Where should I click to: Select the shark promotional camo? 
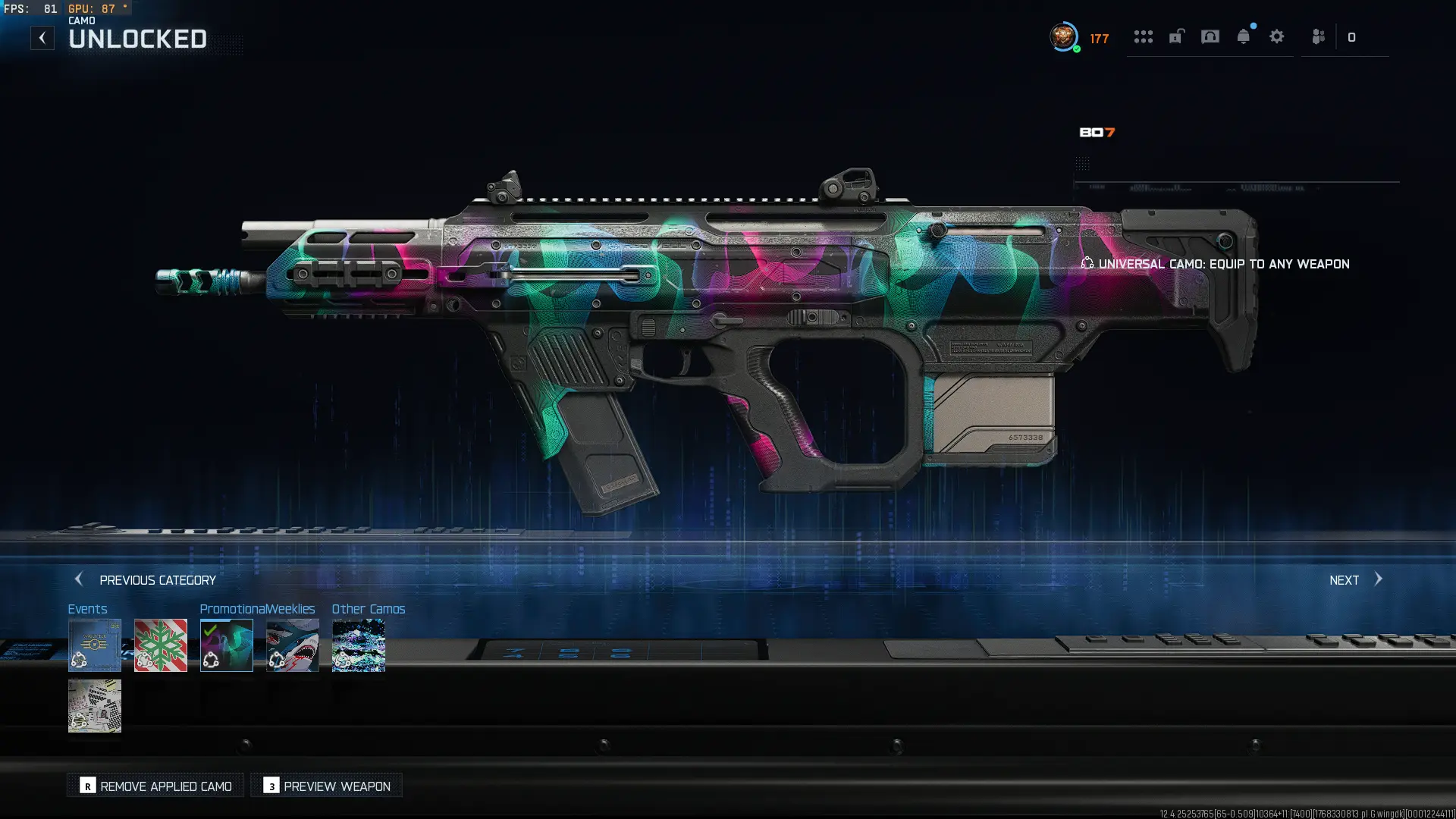tap(293, 645)
